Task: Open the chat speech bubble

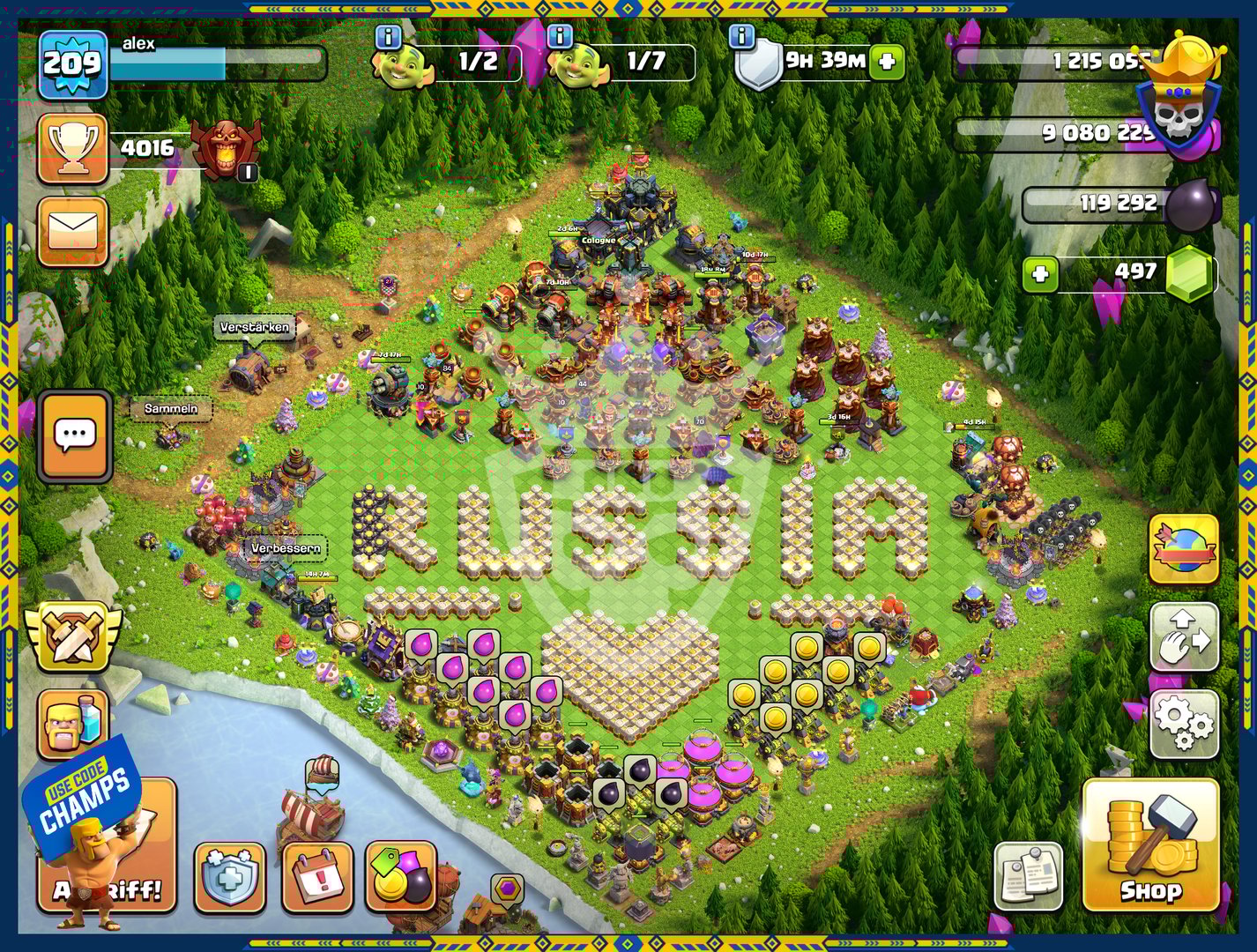Action: tap(75, 435)
